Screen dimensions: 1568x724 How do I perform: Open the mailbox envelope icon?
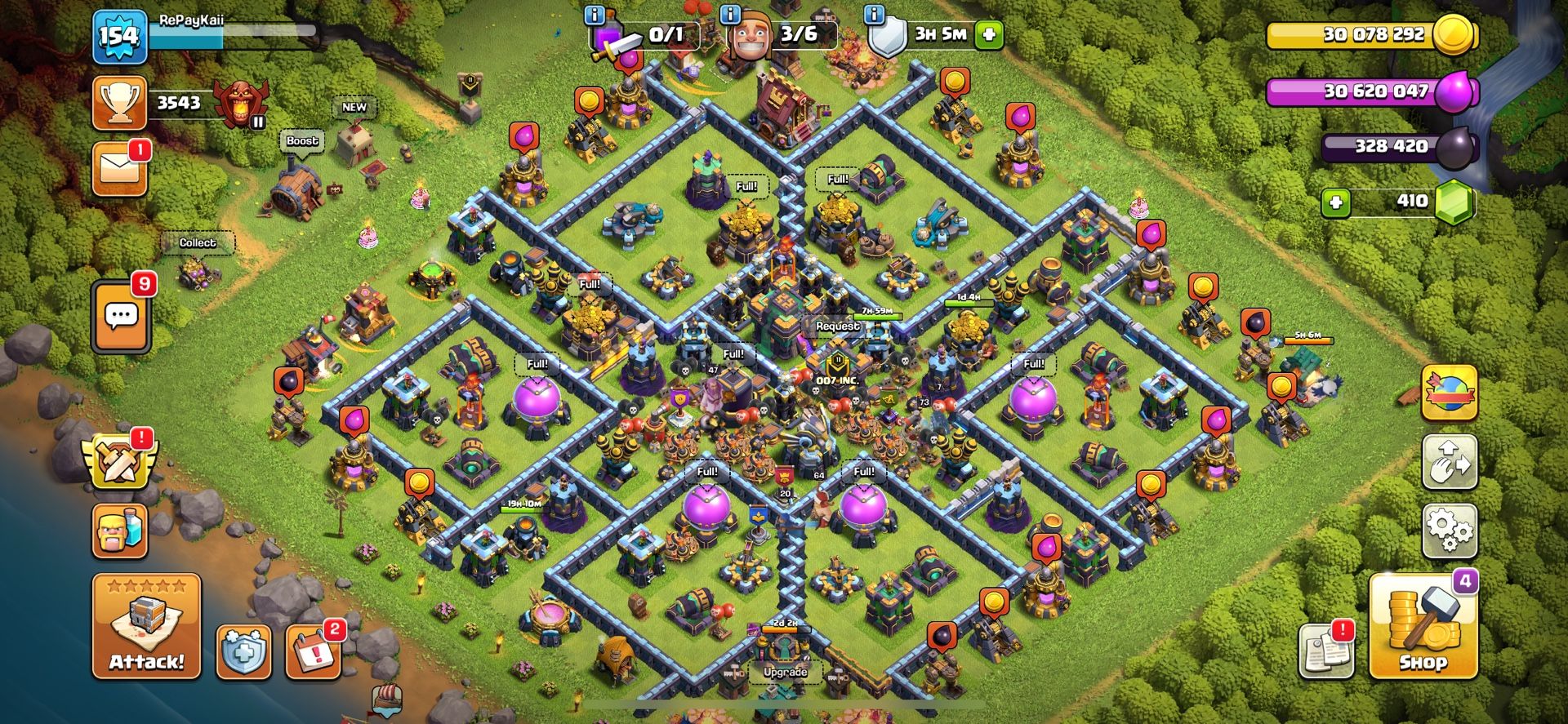(119, 170)
